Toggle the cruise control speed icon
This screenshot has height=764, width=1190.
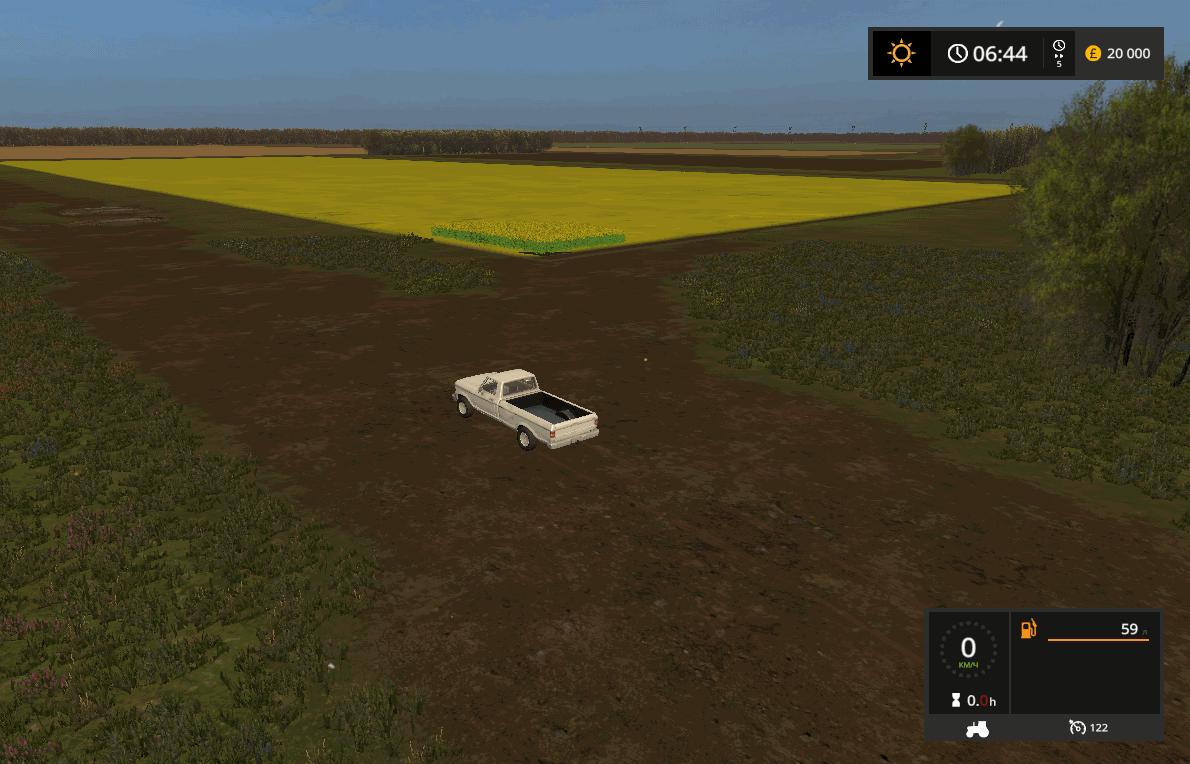click(1077, 728)
